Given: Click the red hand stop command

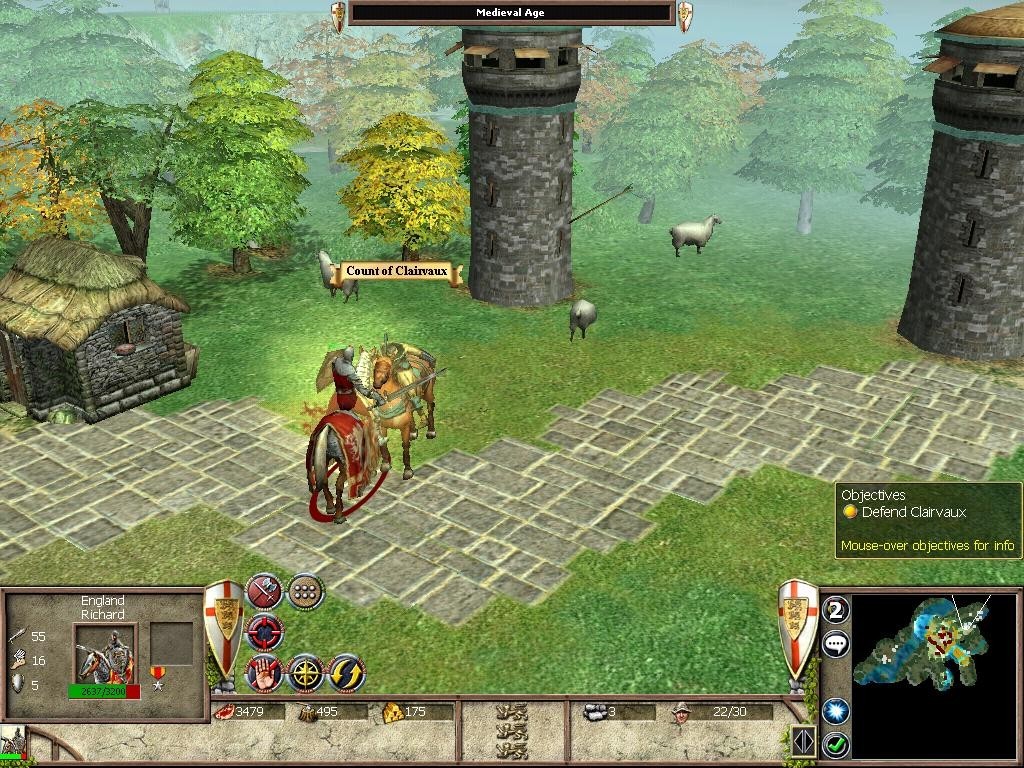Looking at the screenshot, I should pos(264,673).
